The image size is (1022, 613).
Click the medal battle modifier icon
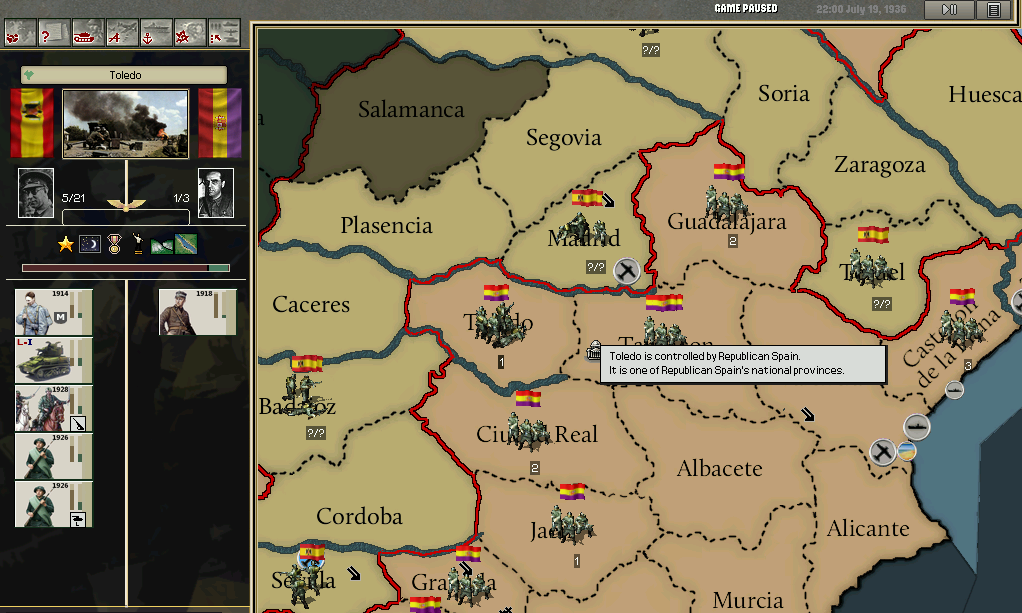pyautogui.click(x=114, y=244)
